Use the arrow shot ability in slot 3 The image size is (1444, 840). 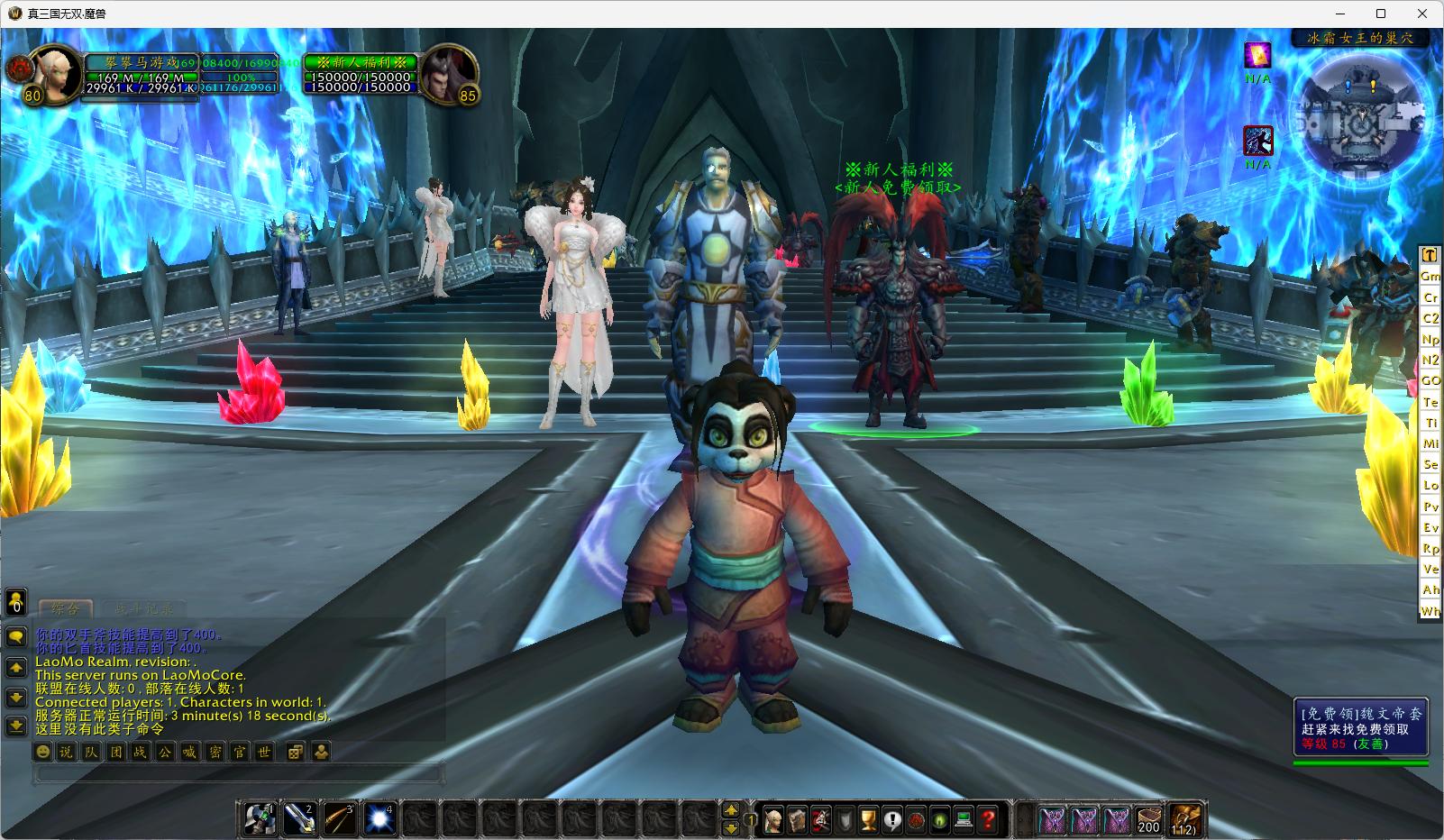click(x=340, y=818)
